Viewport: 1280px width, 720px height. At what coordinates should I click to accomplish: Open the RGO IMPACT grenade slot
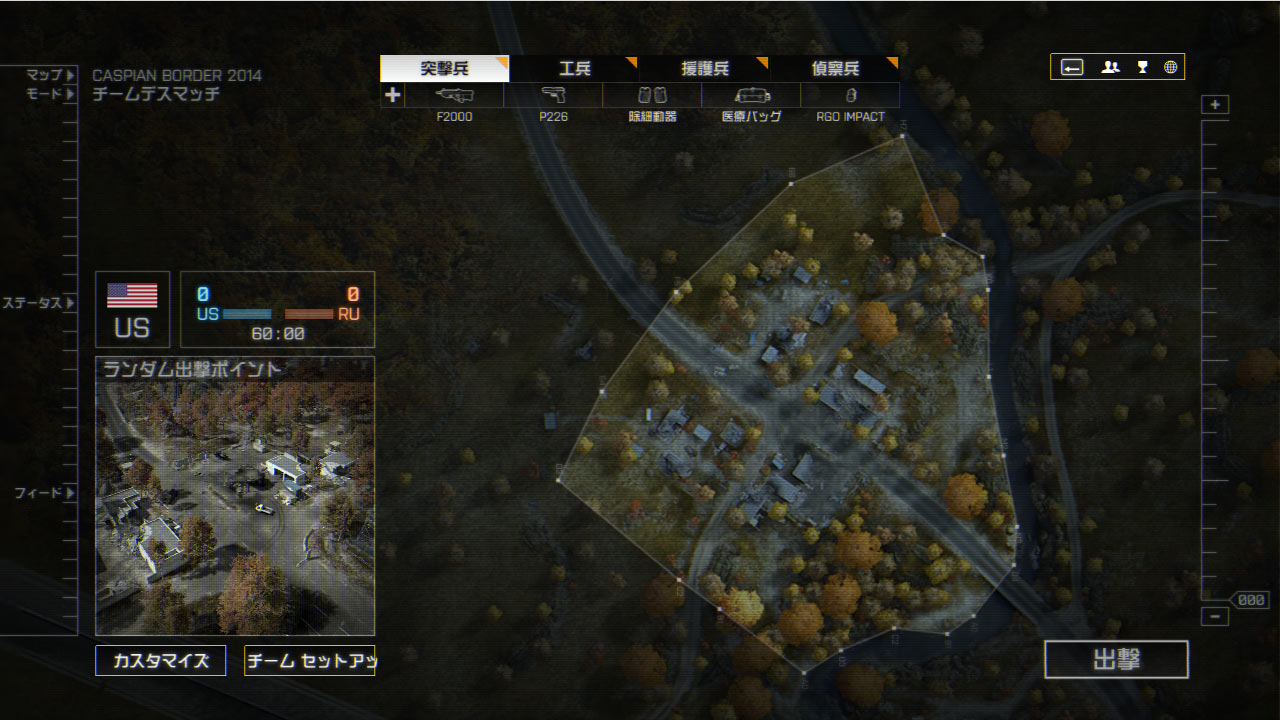(850, 96)
